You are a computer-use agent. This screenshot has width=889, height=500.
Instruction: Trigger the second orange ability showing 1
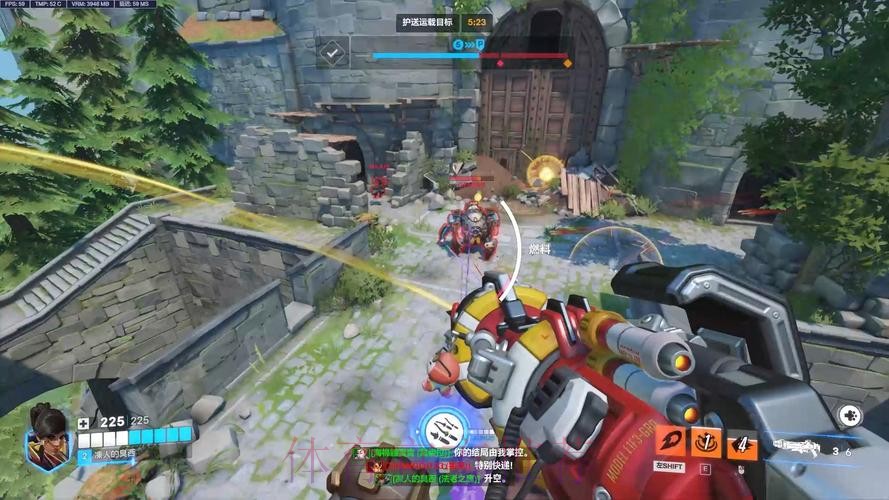click(706, 441)
